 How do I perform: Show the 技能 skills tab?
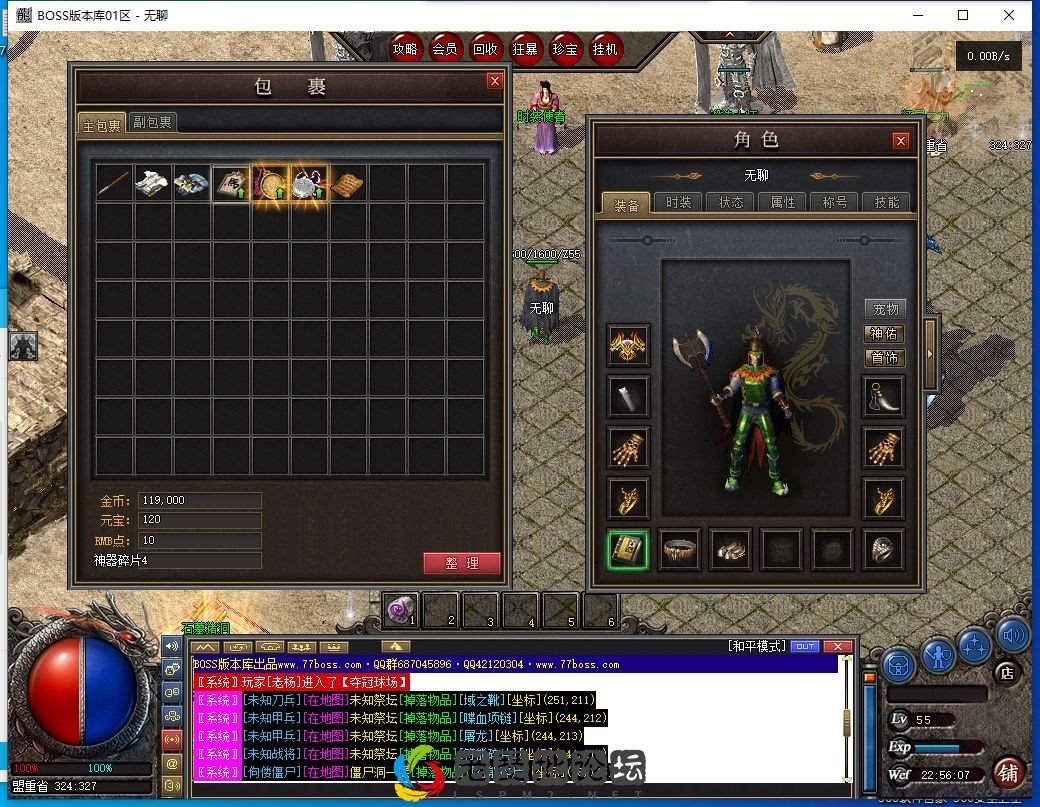[886, 202]
